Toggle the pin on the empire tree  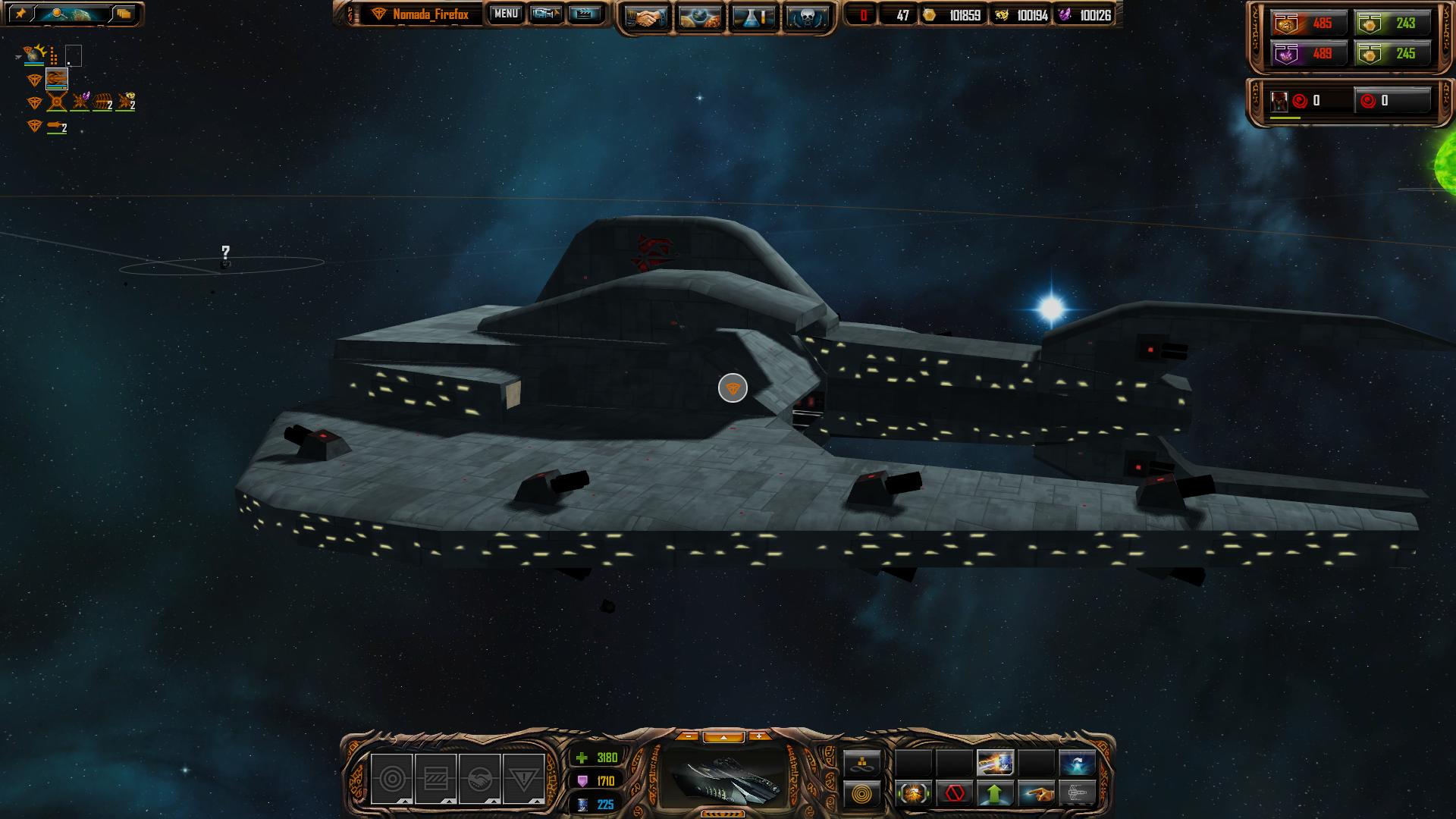click(x=20, y=14)
